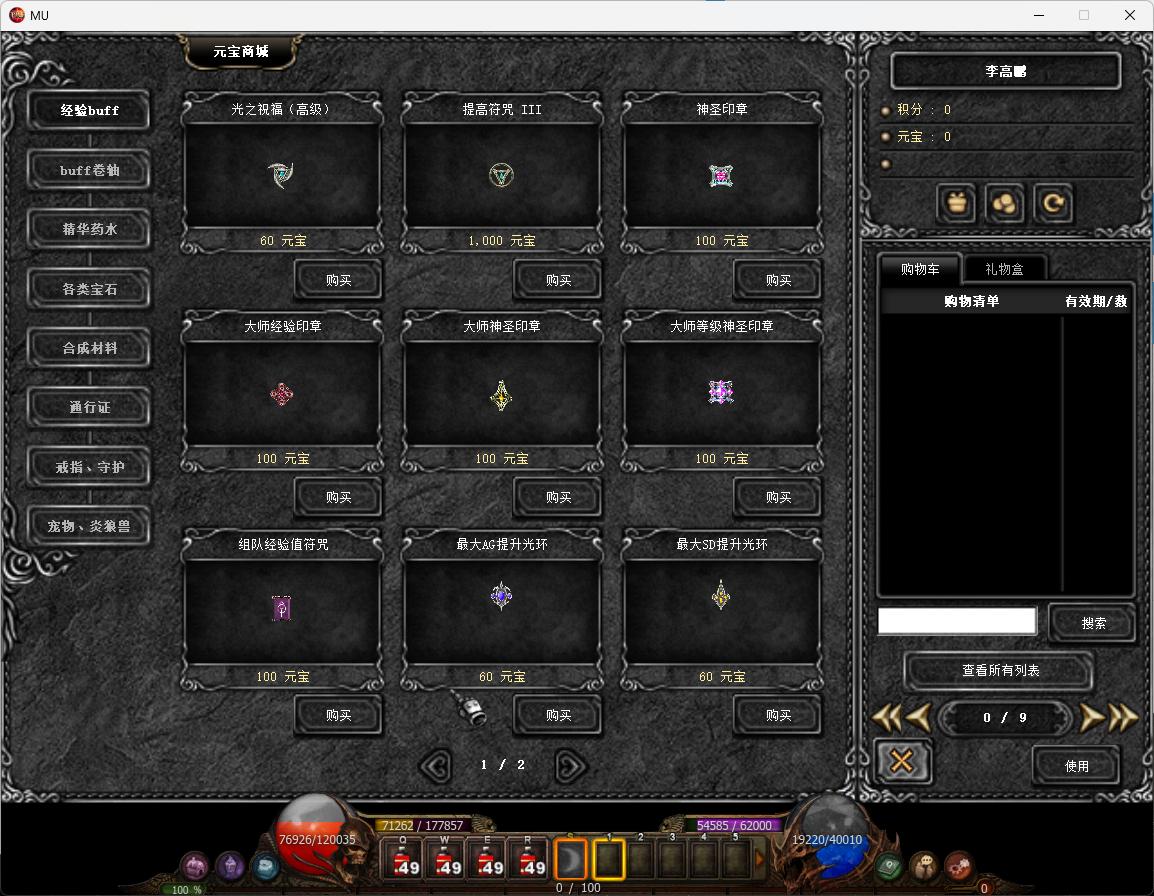Show the 合成材料 category
Viewport: 1154px width, 896px height.
point(90,348)
